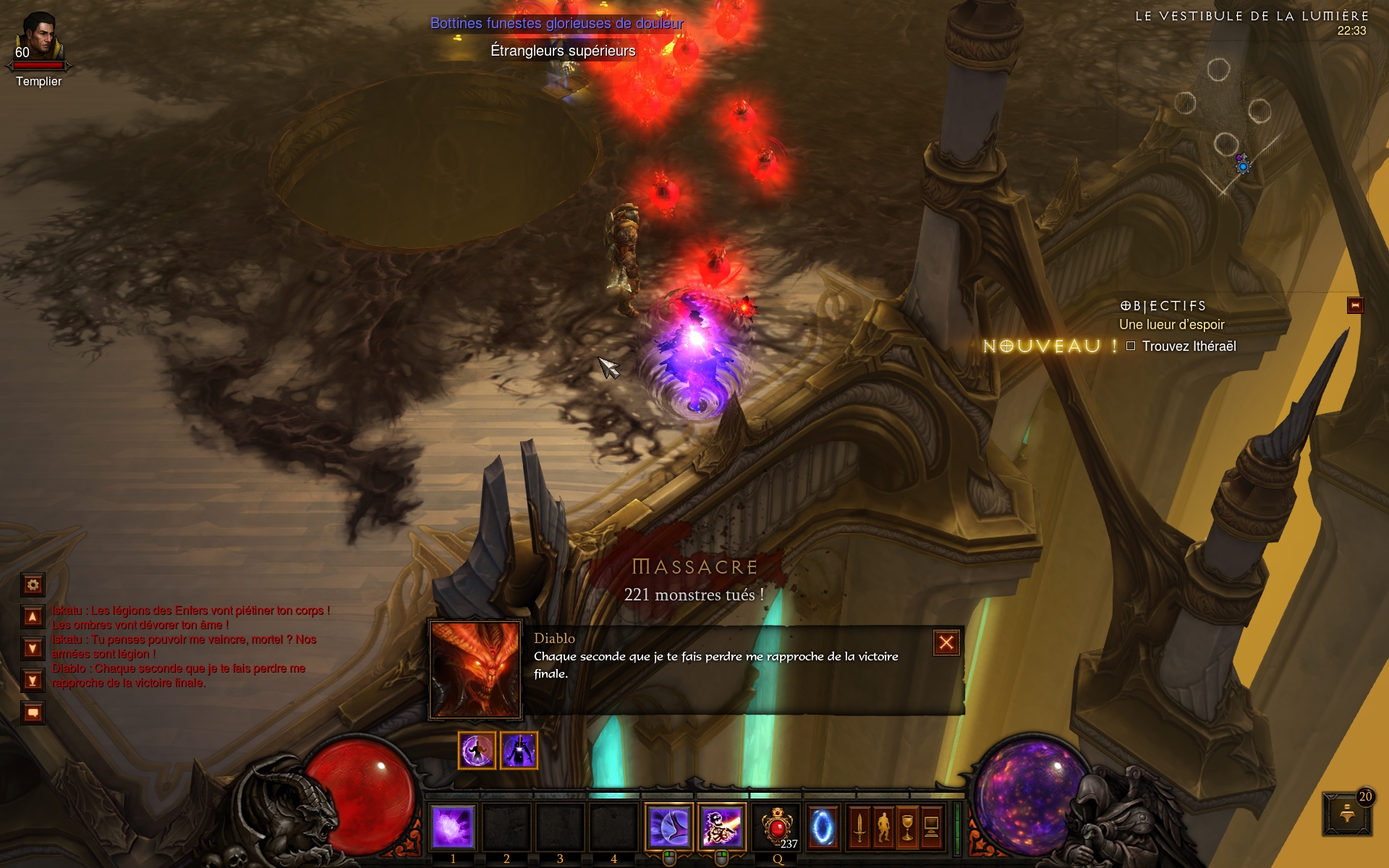
Task: Click the Templier follower portrait
Action: (x=39, y=38)
